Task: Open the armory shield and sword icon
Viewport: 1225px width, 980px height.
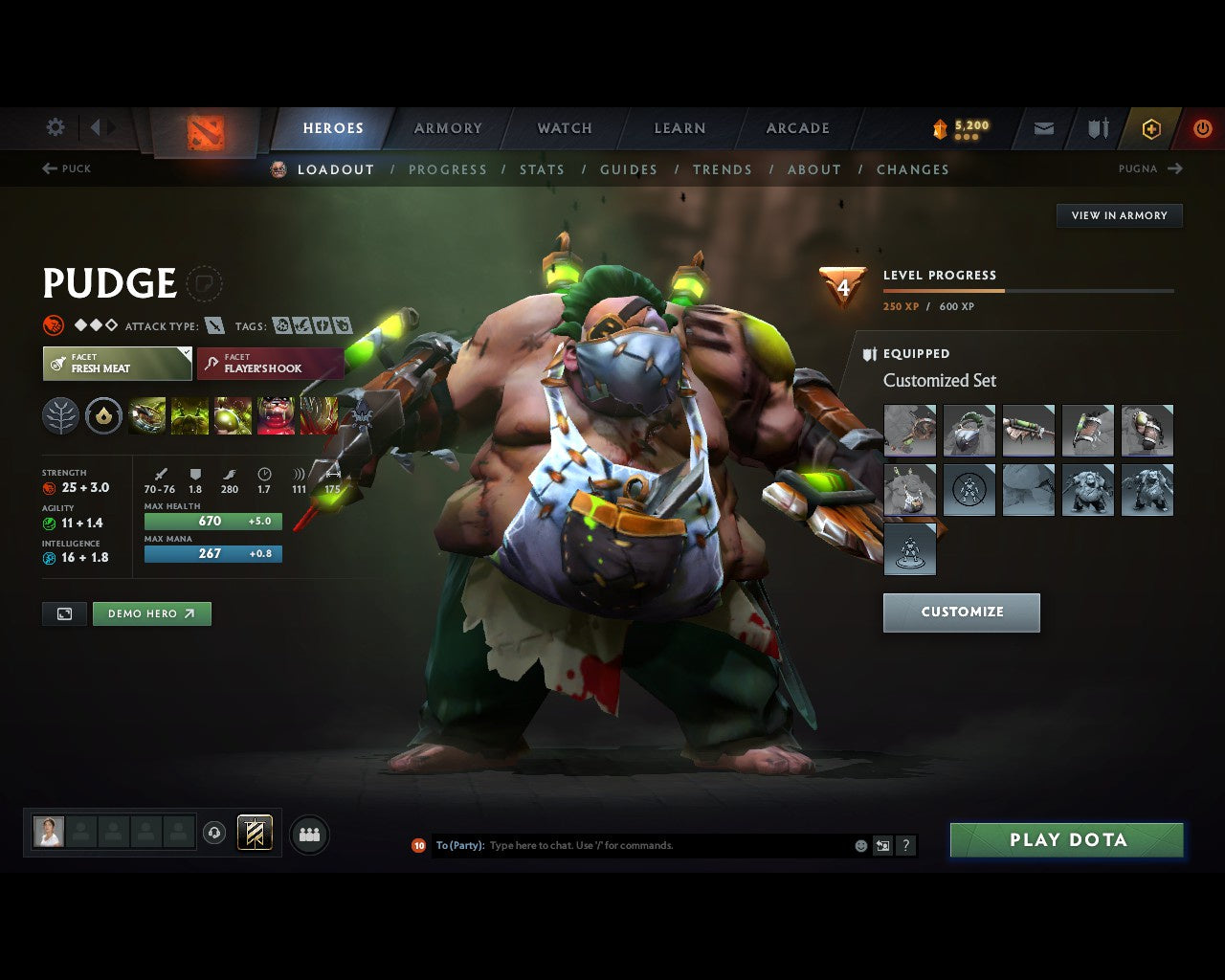Action: 1096,128
